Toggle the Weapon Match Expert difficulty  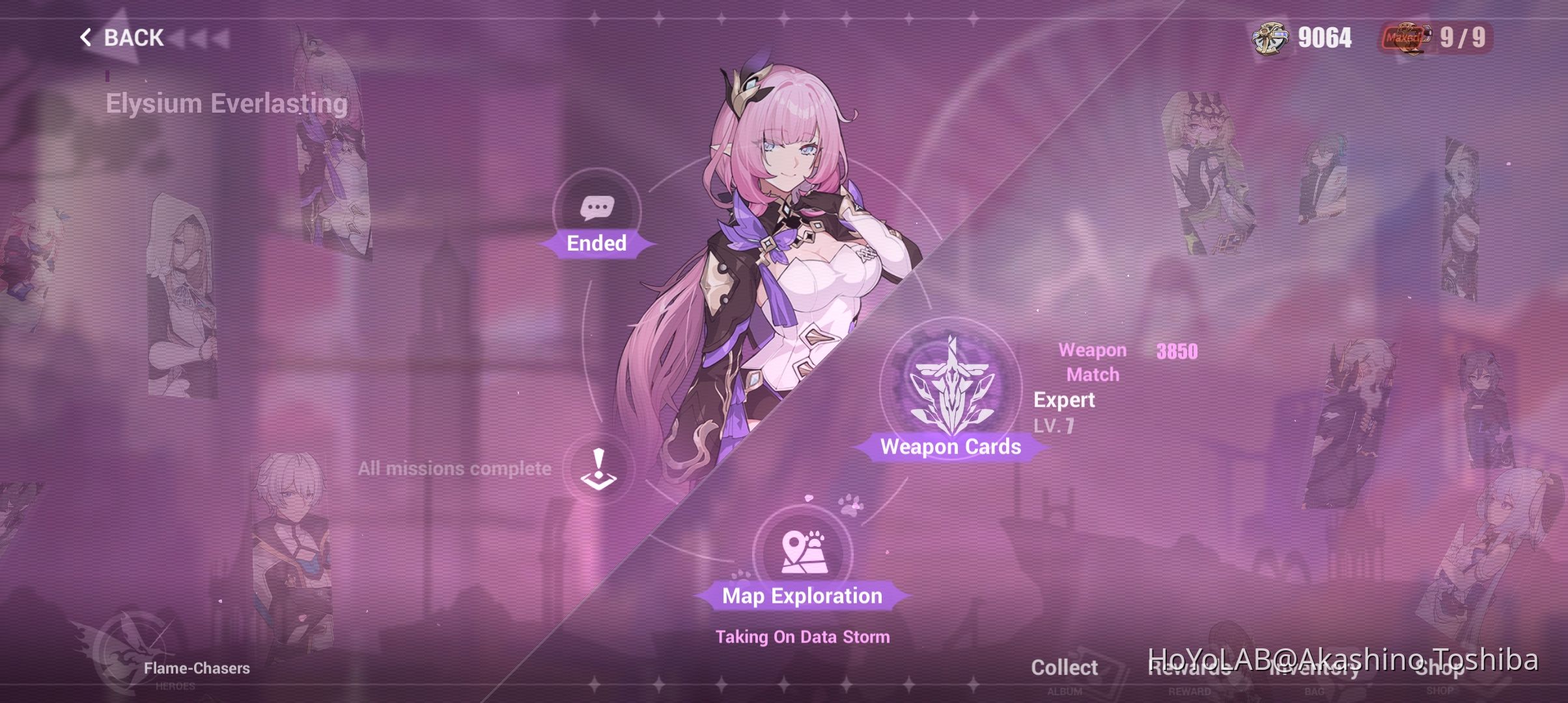(x=1064, y=400)
